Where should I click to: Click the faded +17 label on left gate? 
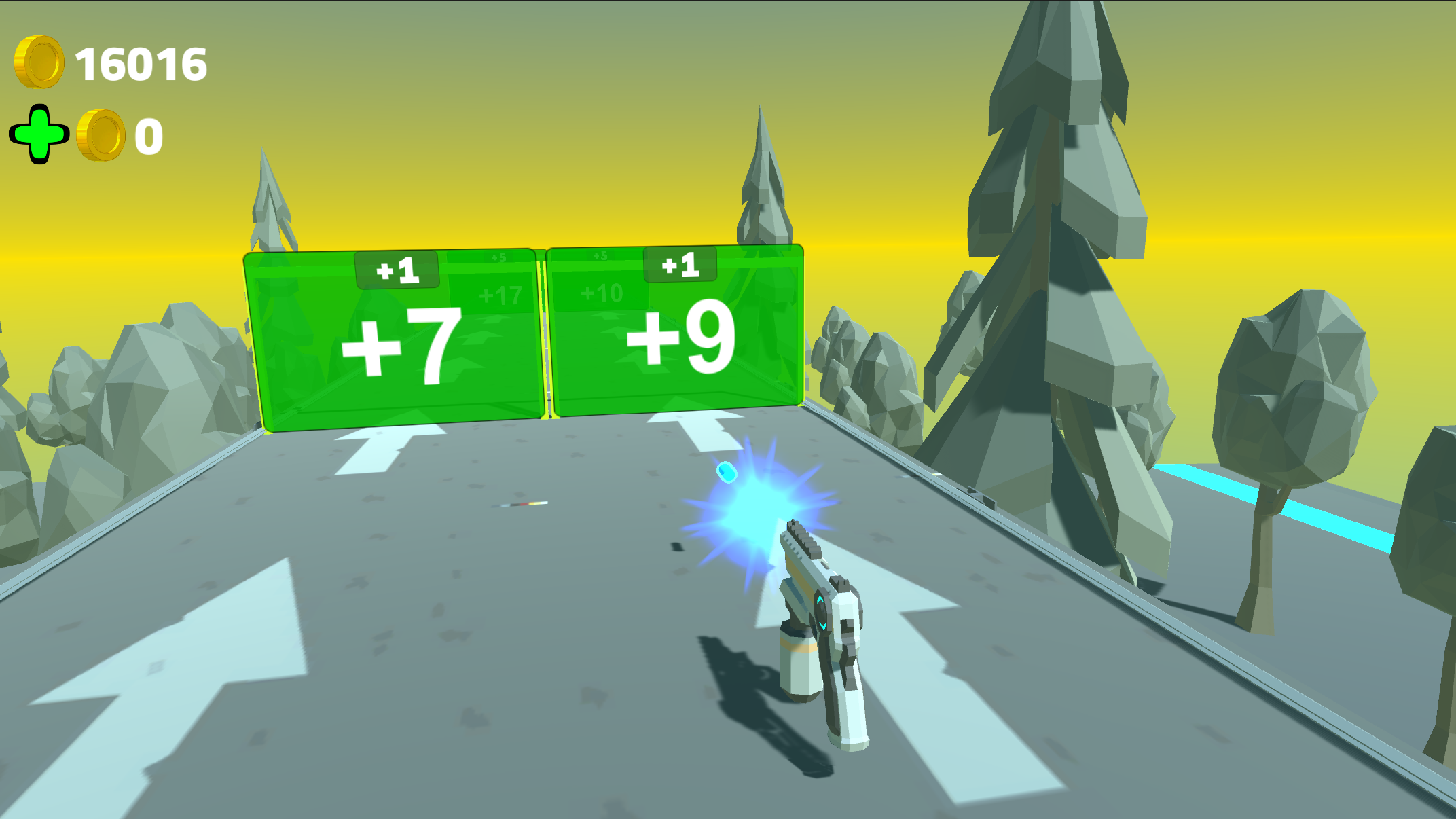tap(500, 295)
